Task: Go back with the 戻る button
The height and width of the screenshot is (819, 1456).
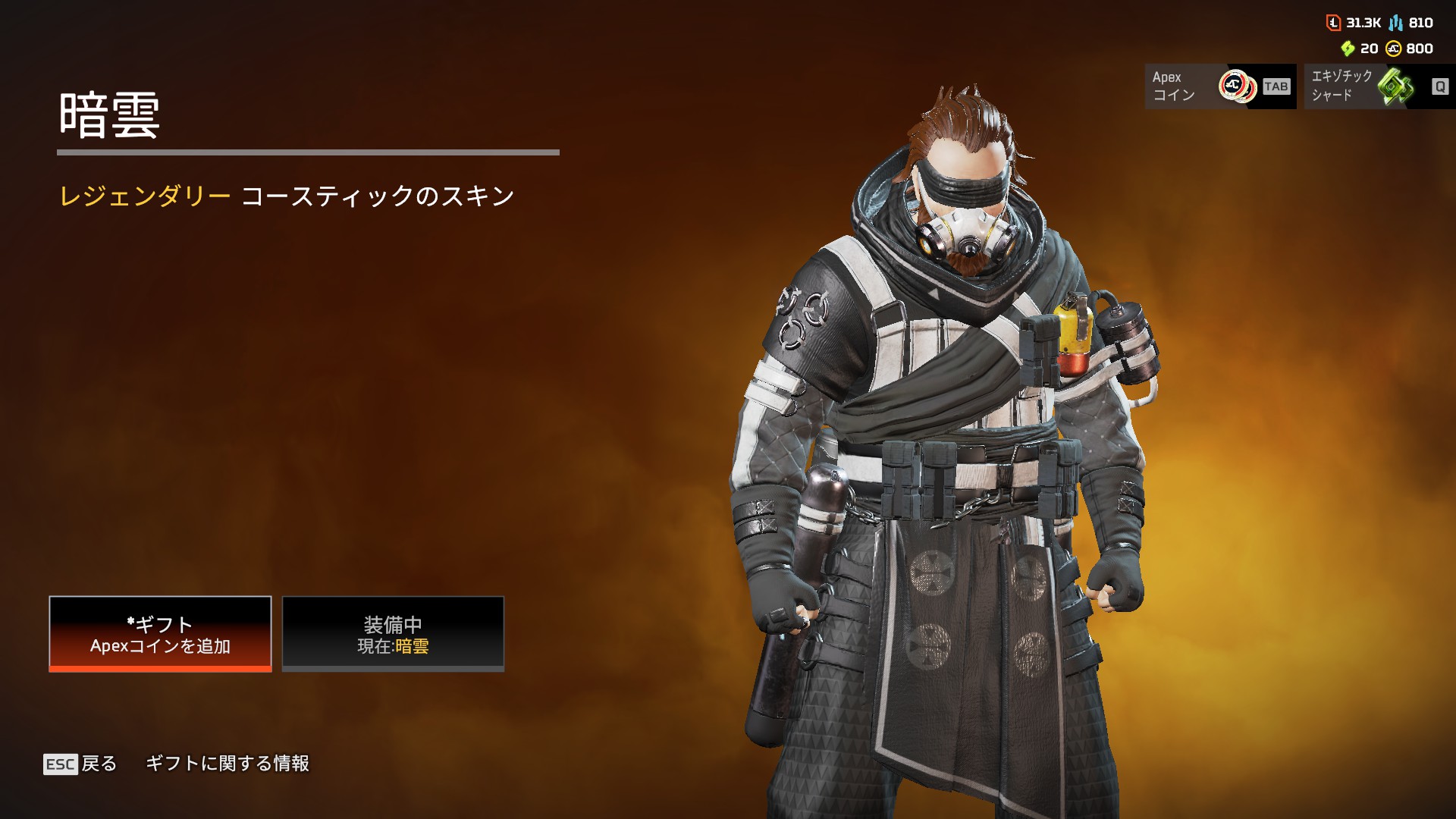Action: [80, 764]
